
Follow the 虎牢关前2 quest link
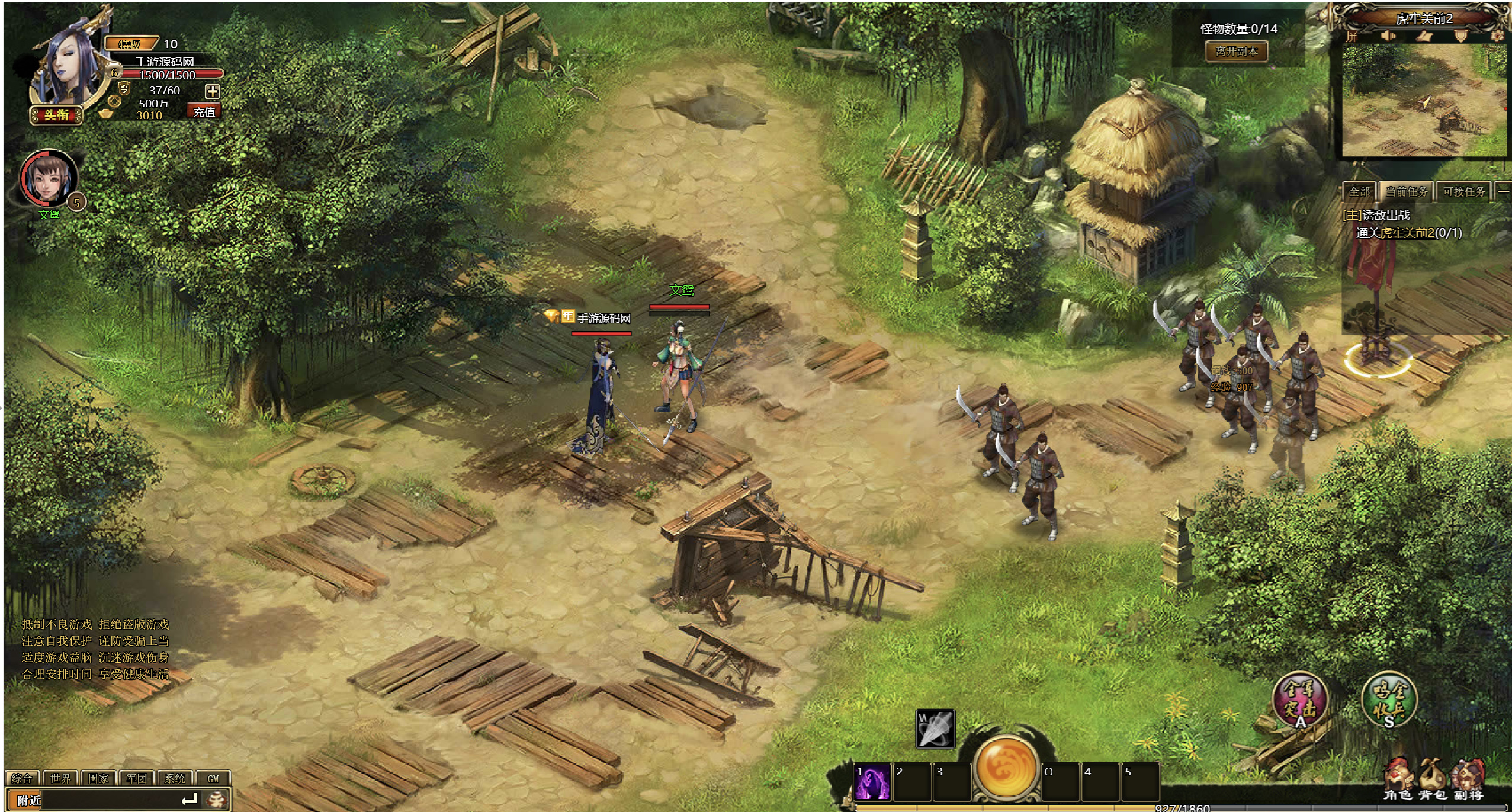pos(1407,233)
